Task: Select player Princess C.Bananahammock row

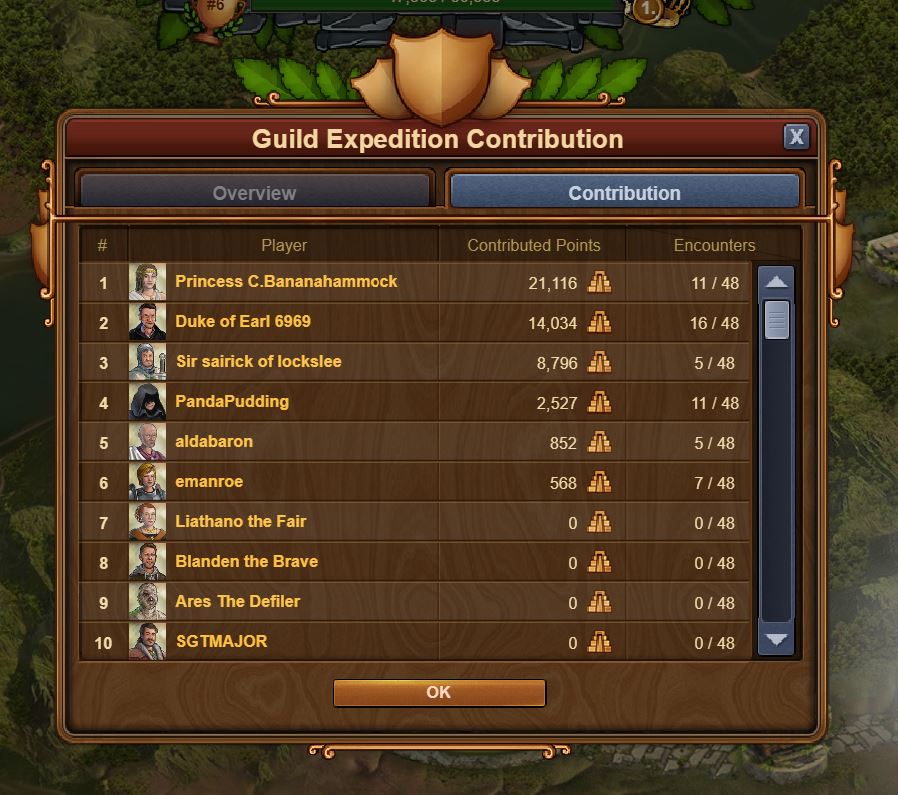Action: pyautogui.click(x=286, y=282)
